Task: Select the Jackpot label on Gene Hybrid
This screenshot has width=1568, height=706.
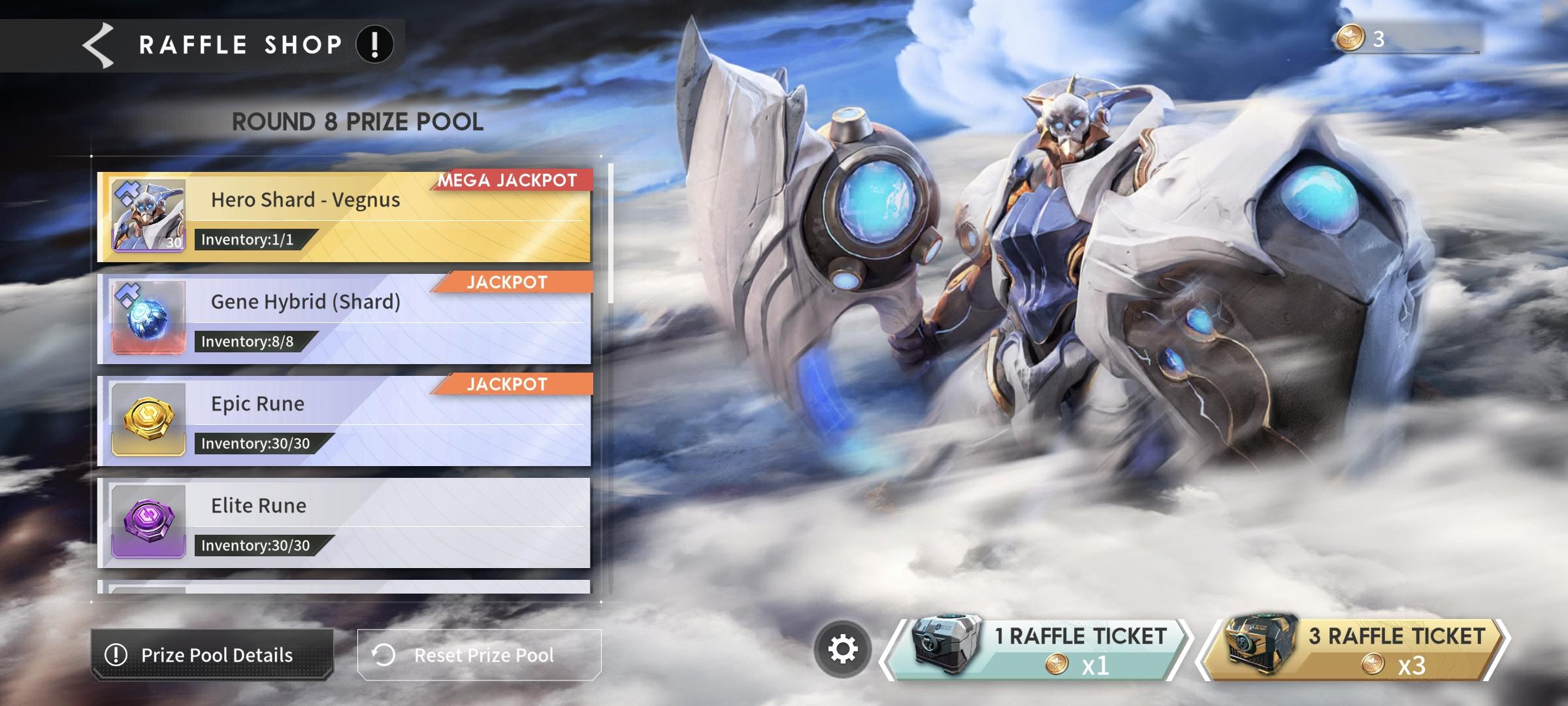Action: point(508,283)
